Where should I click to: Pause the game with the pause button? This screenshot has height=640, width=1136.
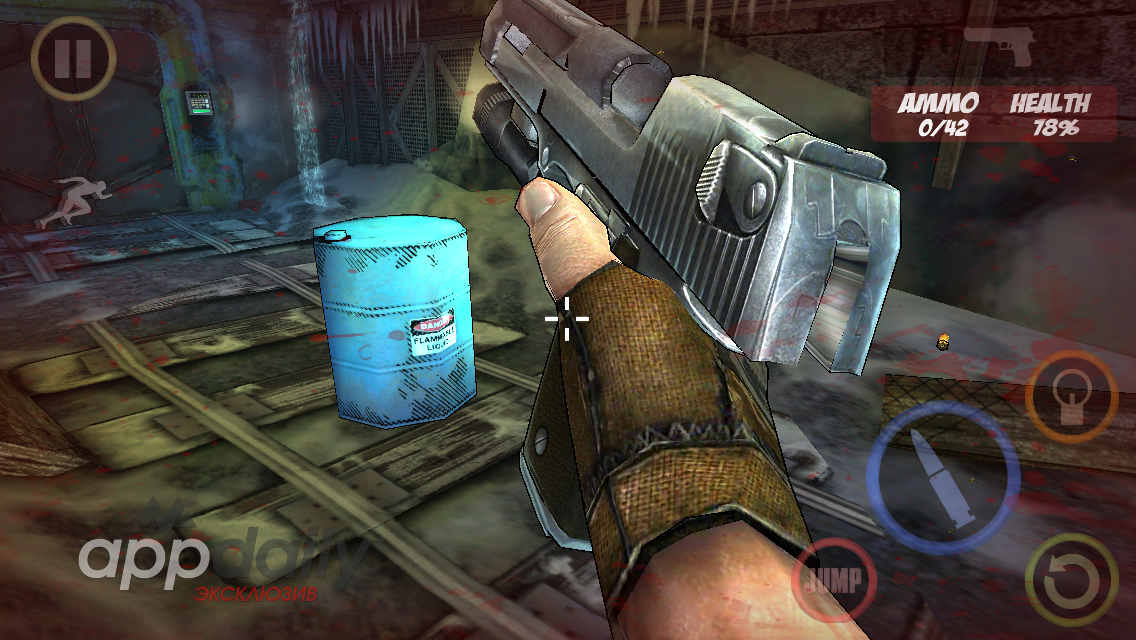coord(73,59)
